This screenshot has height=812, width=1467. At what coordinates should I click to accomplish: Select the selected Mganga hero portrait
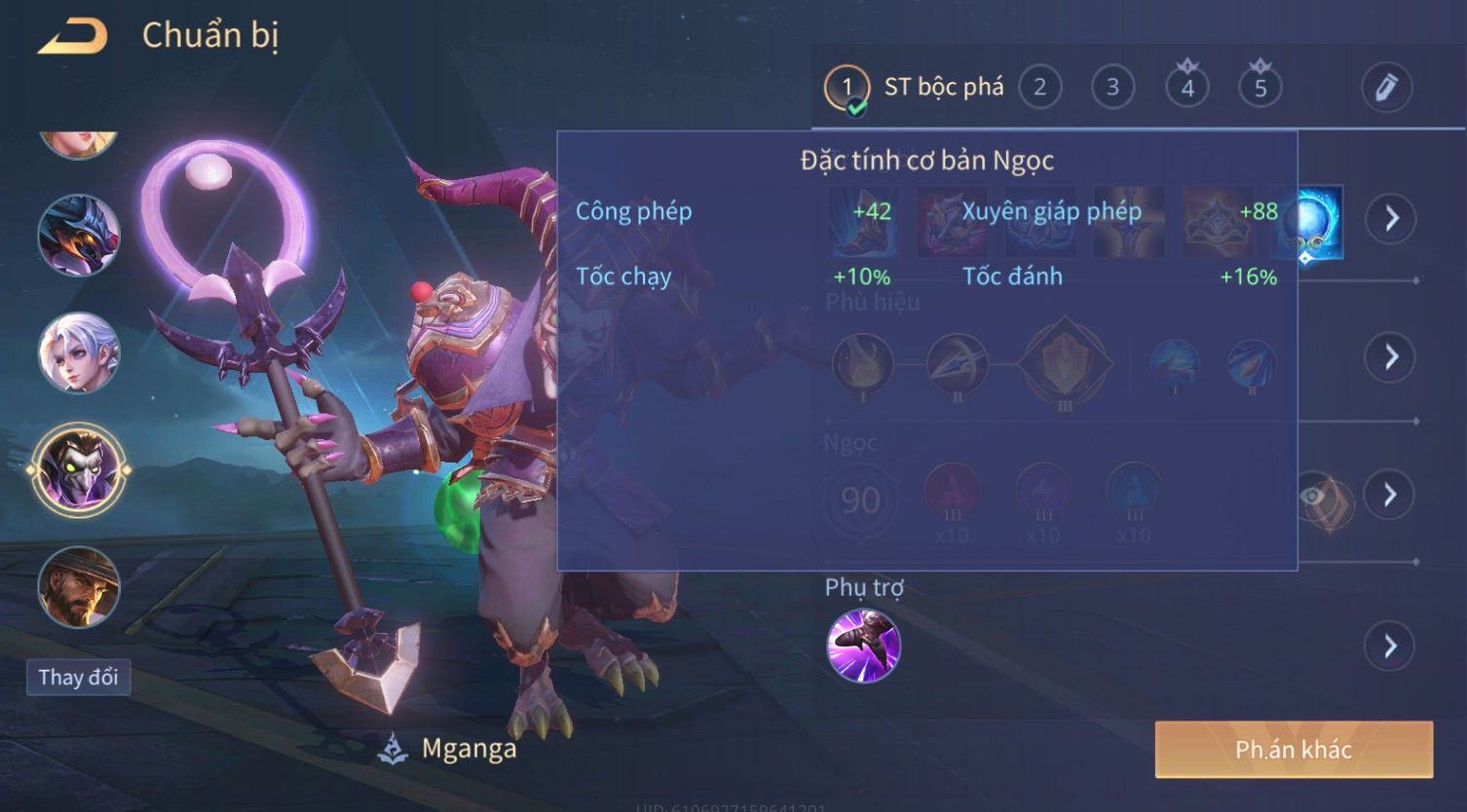(79, 469)
